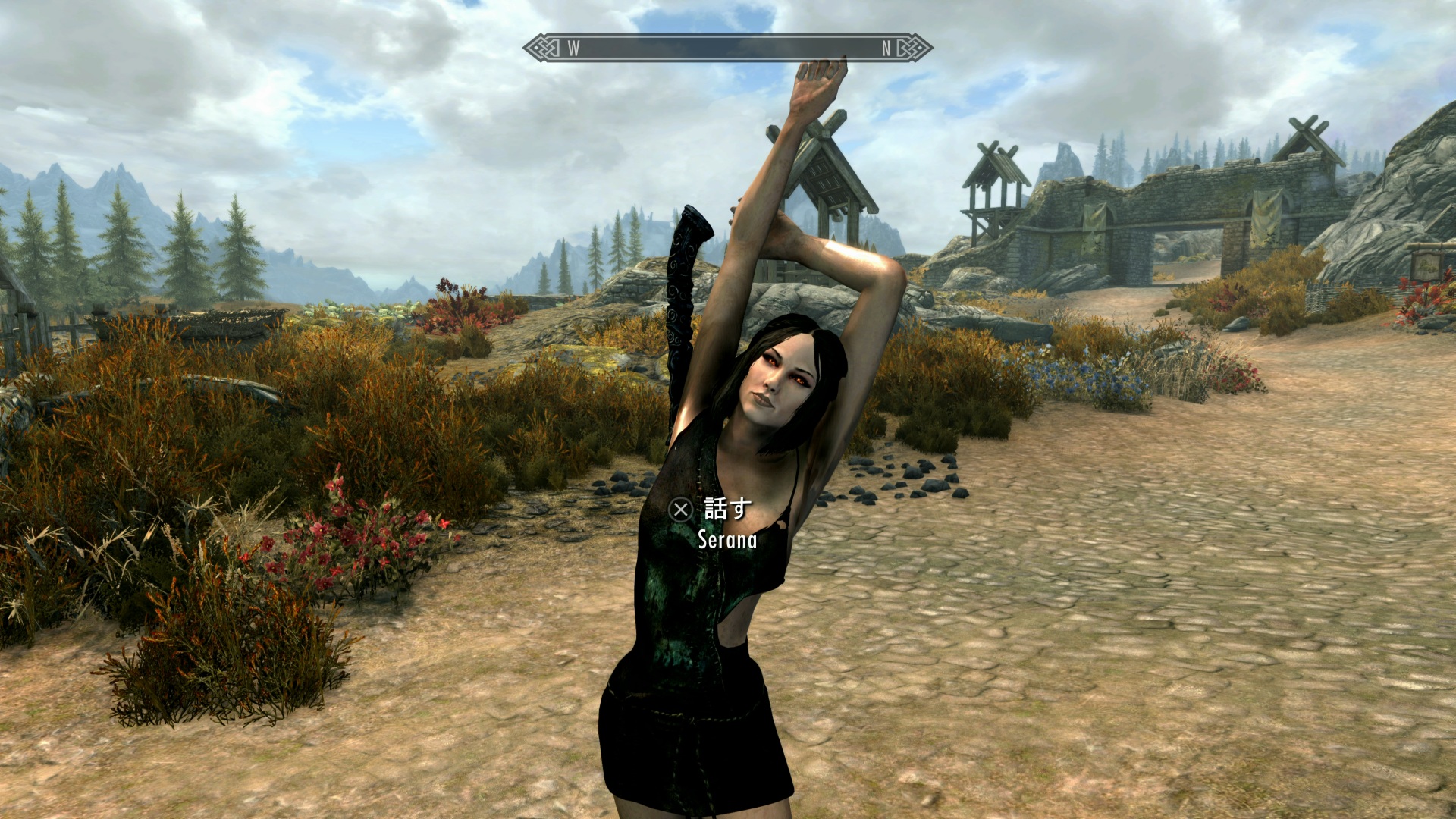Click the compass bar
This screenshot has width=1456, height=819.
pyautogui.click(x=726, y=48)
